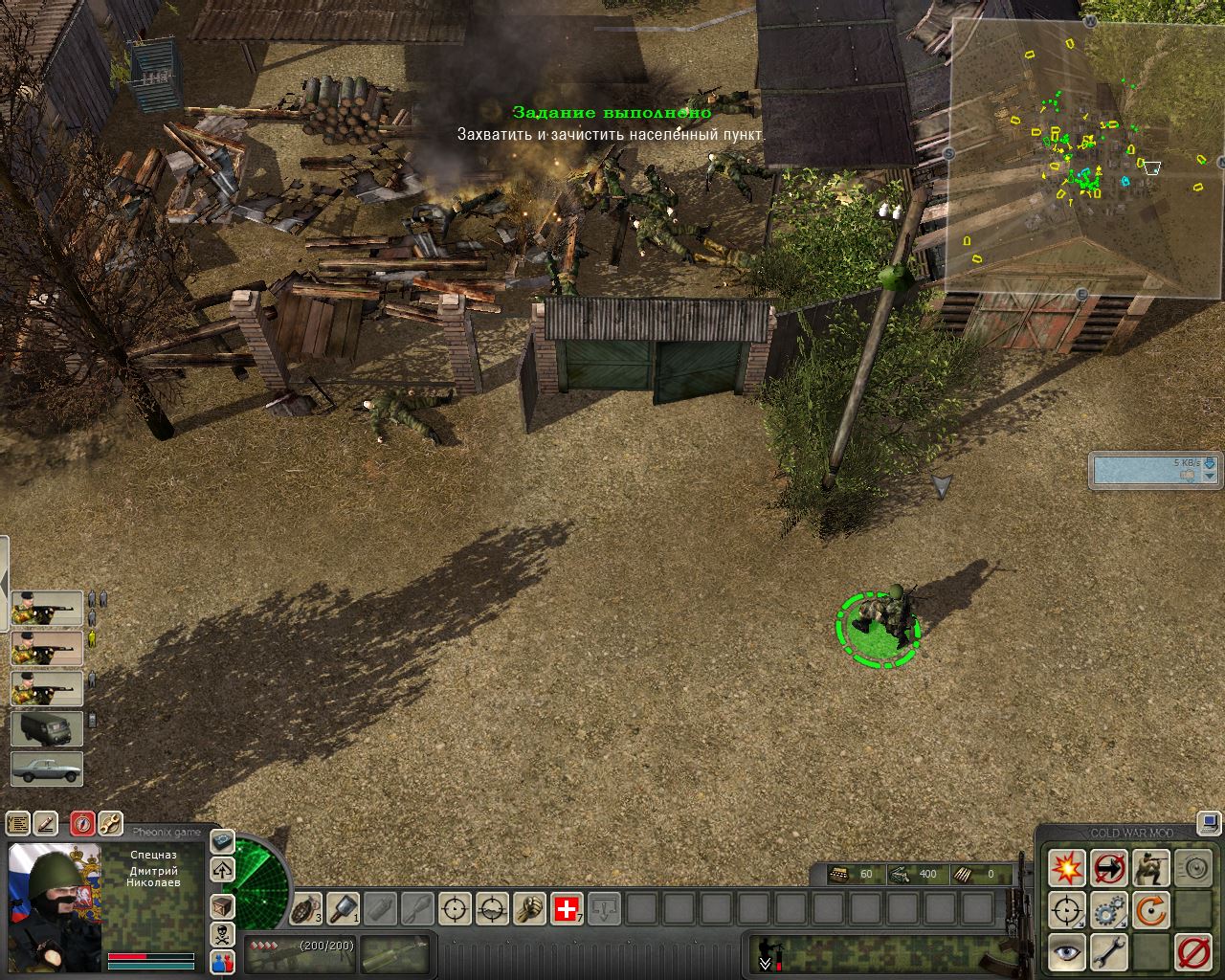Select the grey sedan car unit card
This screenshot has width=1225, height=980.
click(x=47, y=769)
